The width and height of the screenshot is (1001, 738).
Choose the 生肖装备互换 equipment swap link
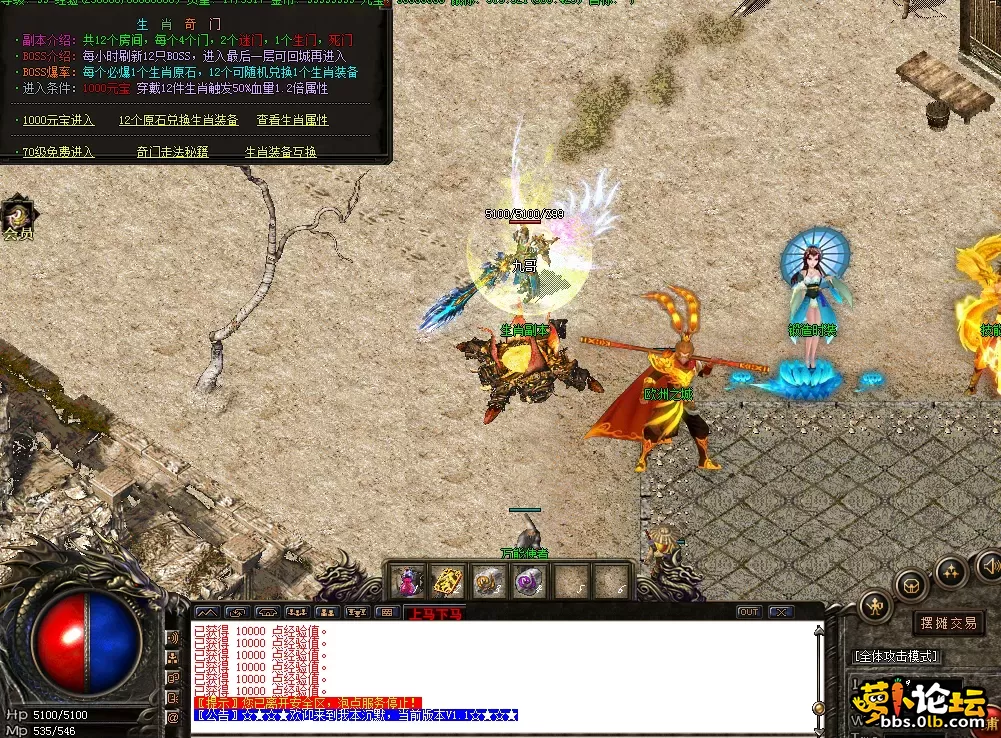pos(281,152)
